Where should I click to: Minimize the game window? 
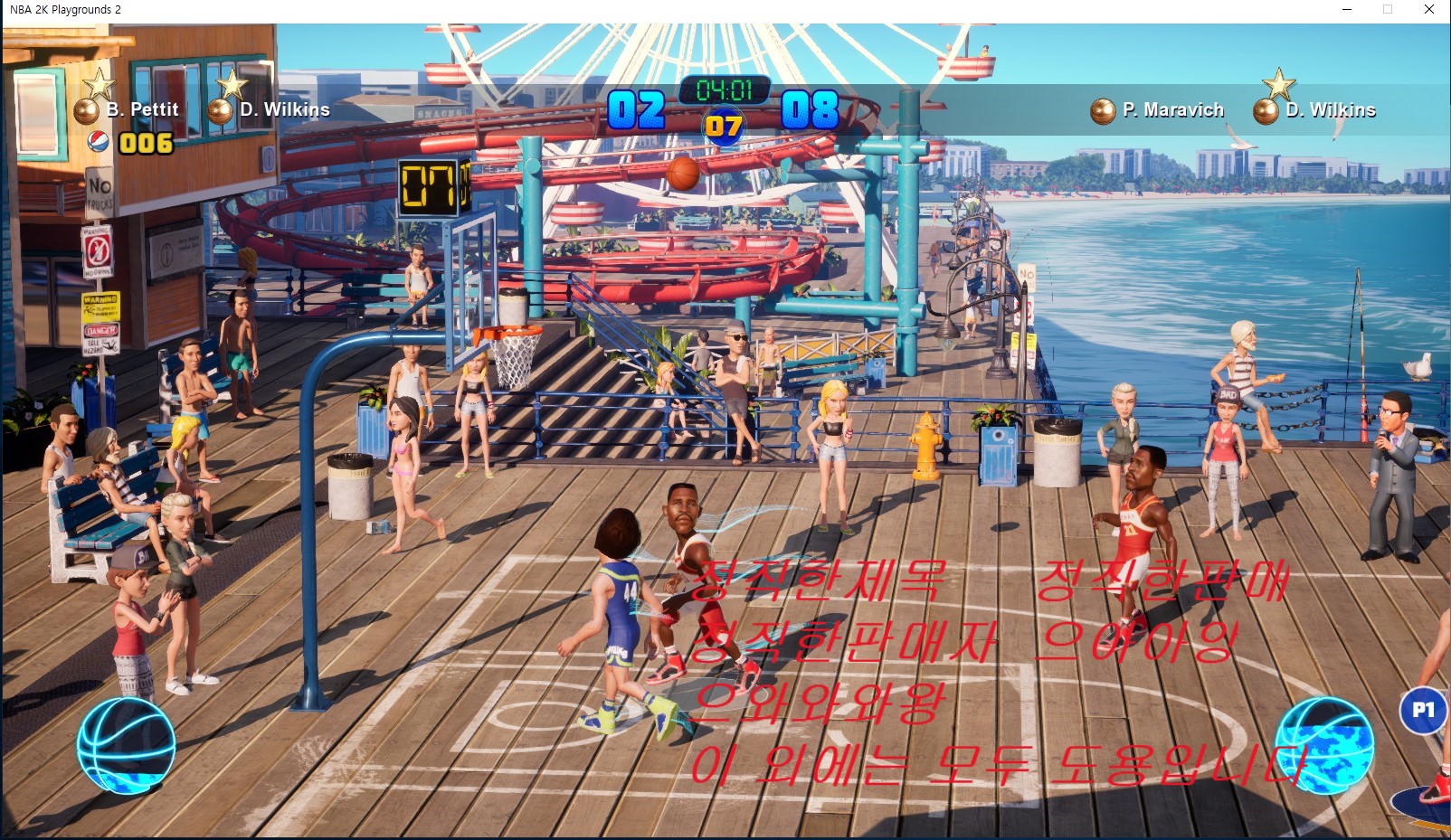(1347, 10)
